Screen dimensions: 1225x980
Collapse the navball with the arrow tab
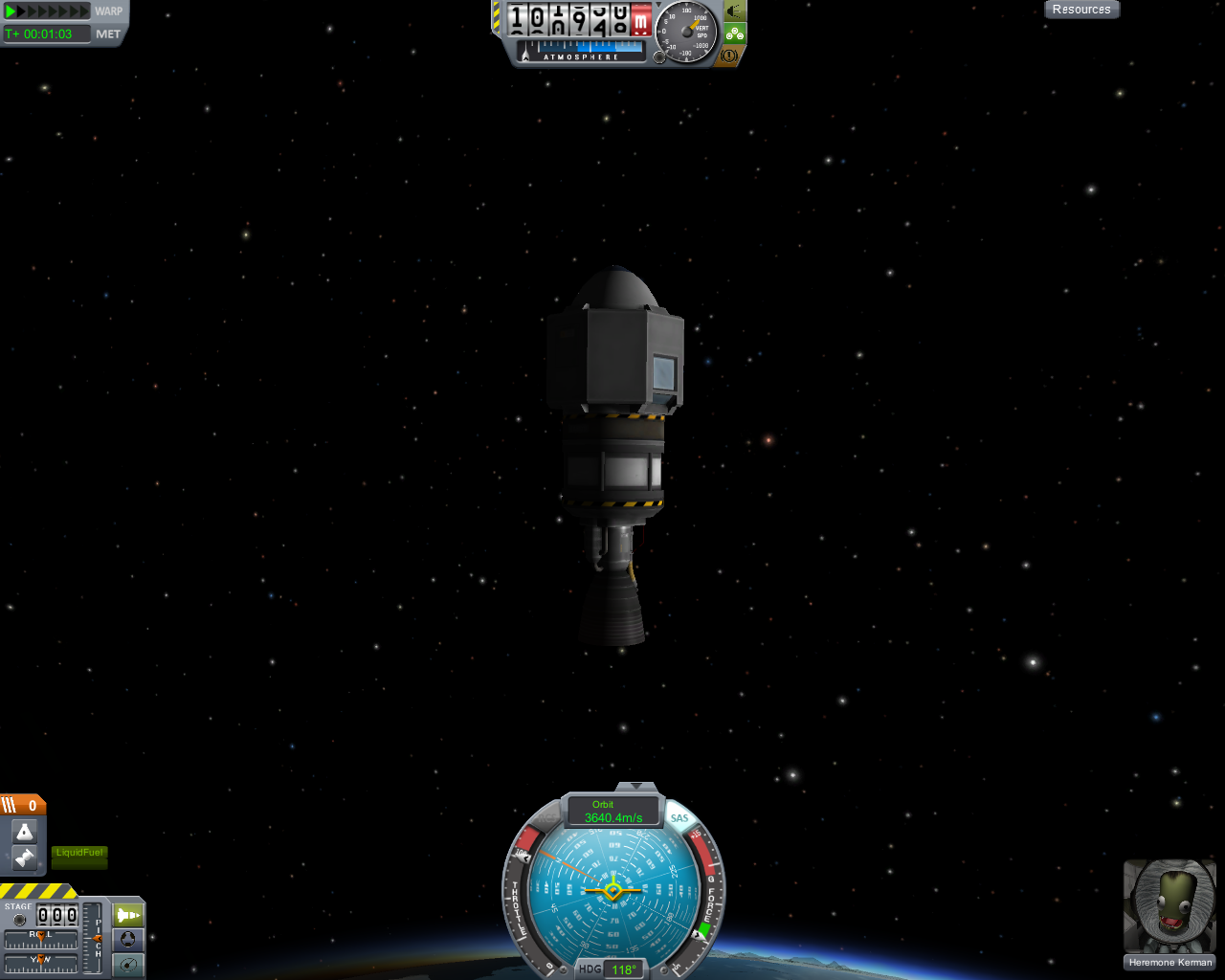pos(635,787)
